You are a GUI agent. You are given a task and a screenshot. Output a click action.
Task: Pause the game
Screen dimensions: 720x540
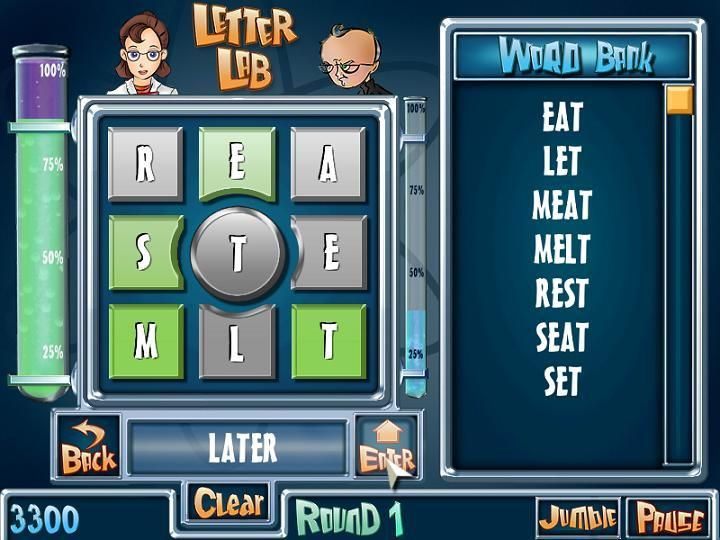(x=670, y=518)
